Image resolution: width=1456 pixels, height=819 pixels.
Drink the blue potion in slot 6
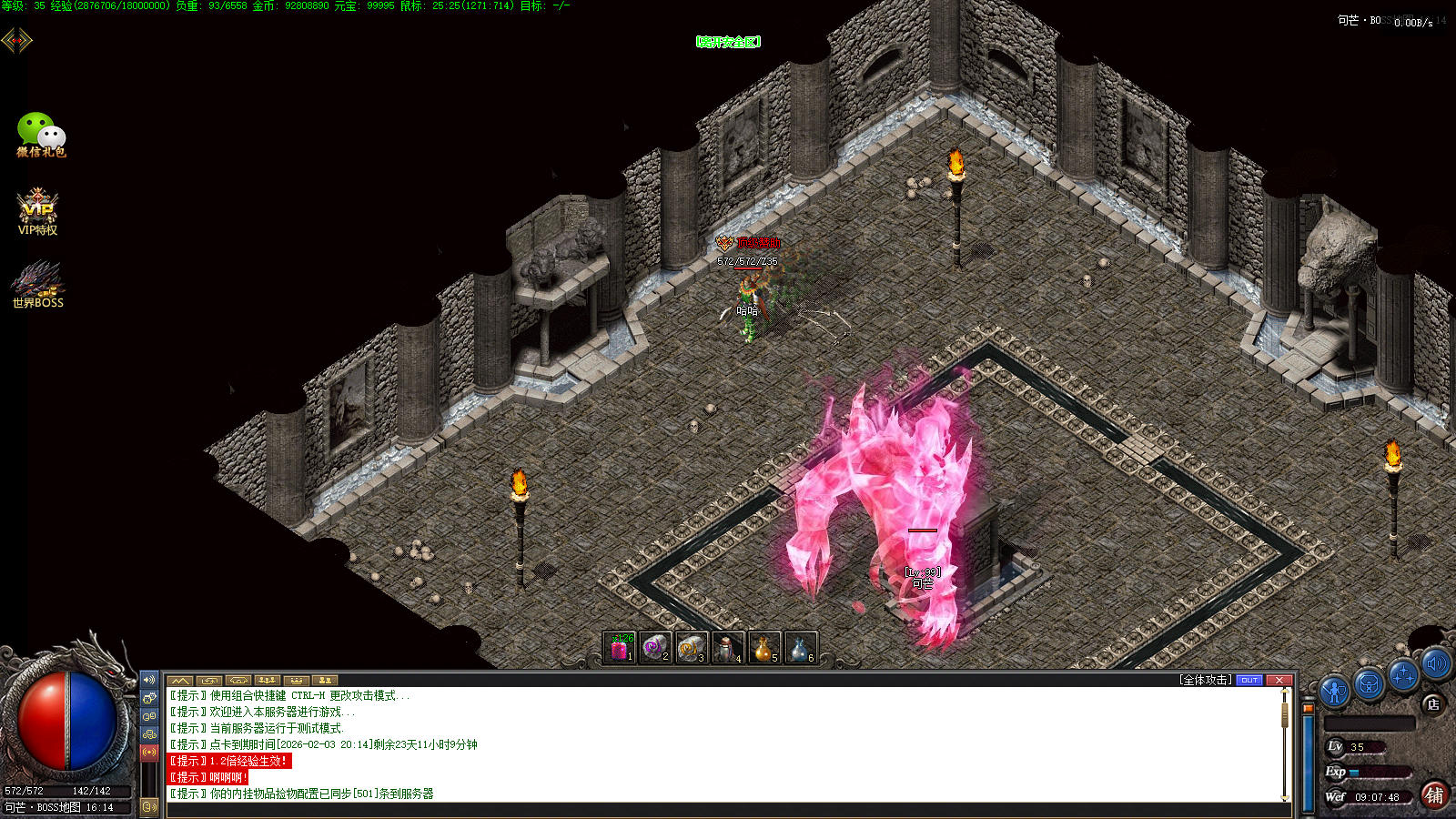coord(800,648)
